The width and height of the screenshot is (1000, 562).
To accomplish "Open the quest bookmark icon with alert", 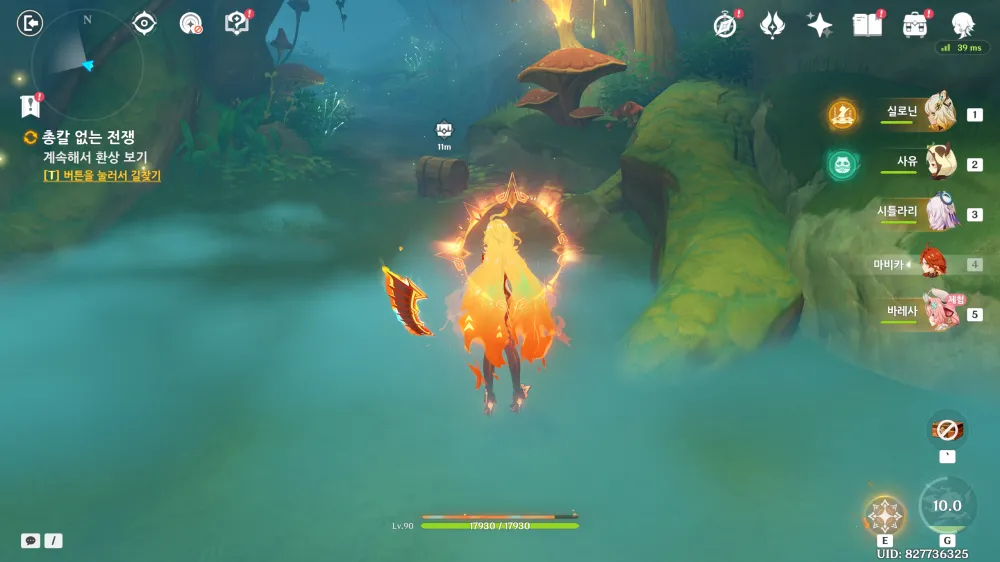I will [x=29, y=106].
